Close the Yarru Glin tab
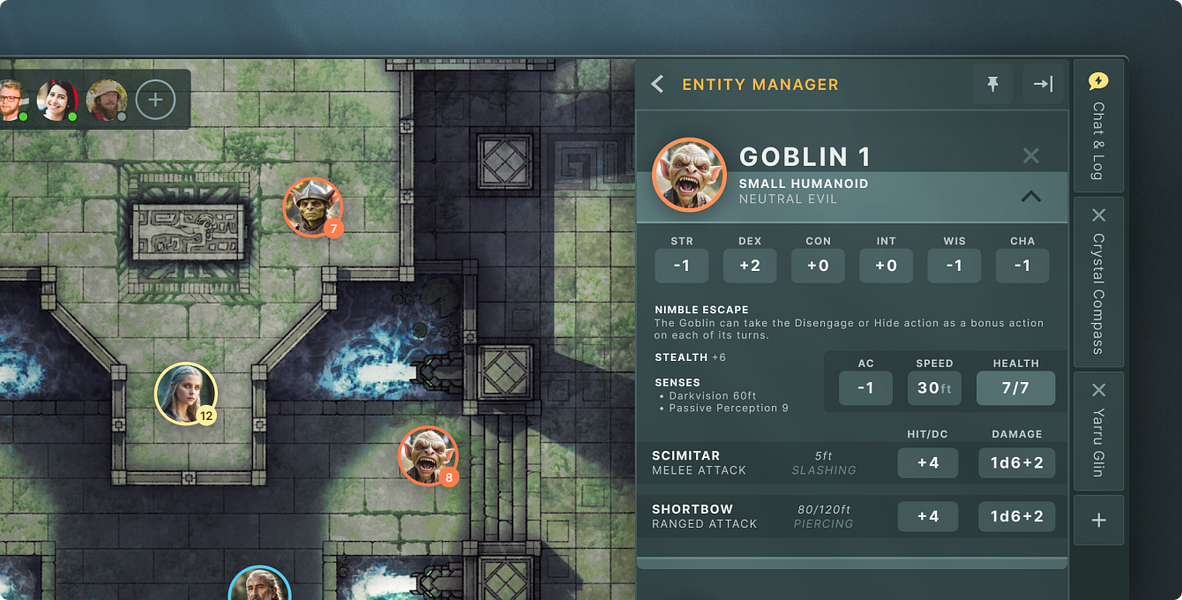 [x=1098, y=390]
